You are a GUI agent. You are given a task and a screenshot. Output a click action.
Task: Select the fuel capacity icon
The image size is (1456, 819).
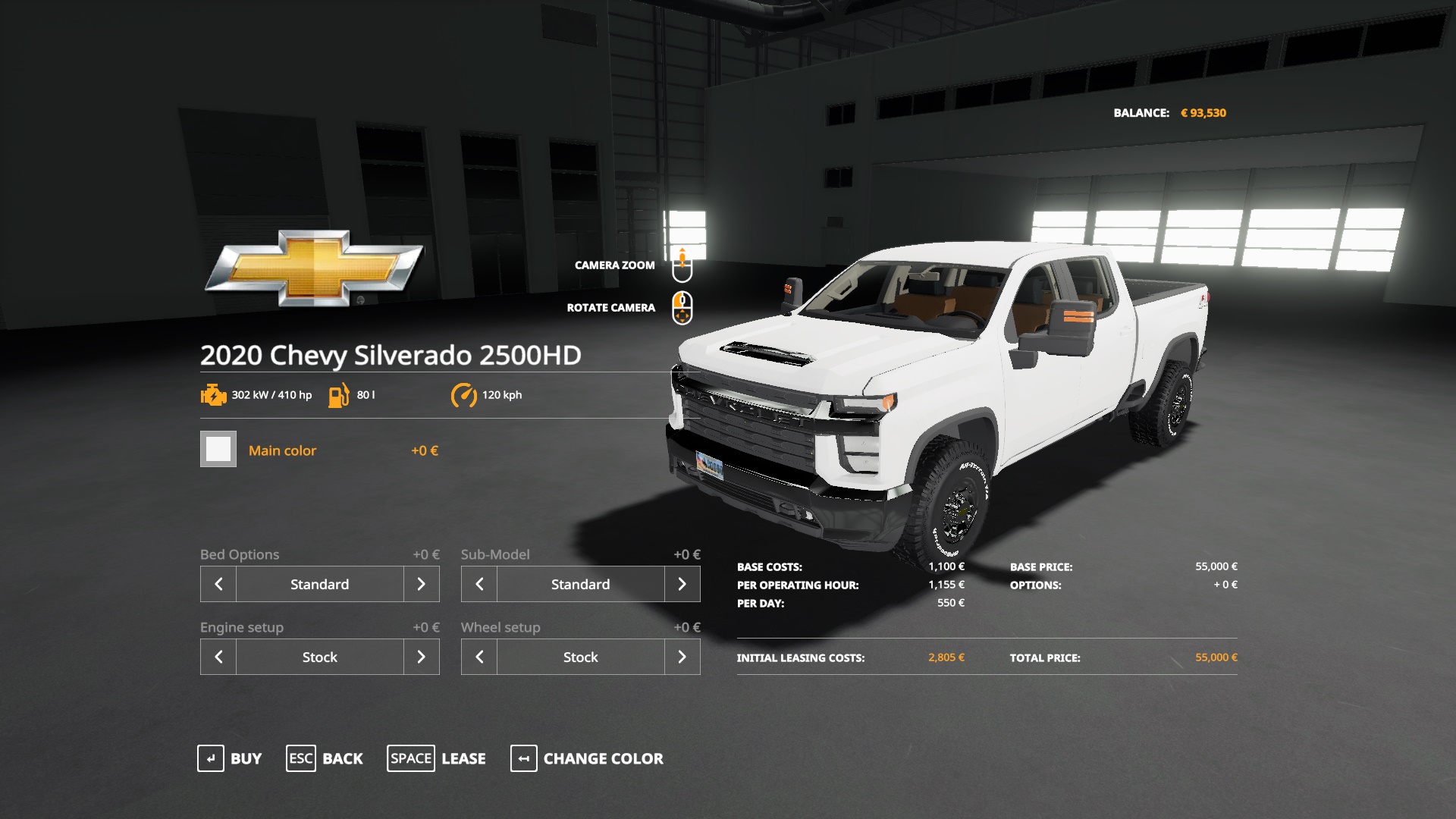point(339,395)
